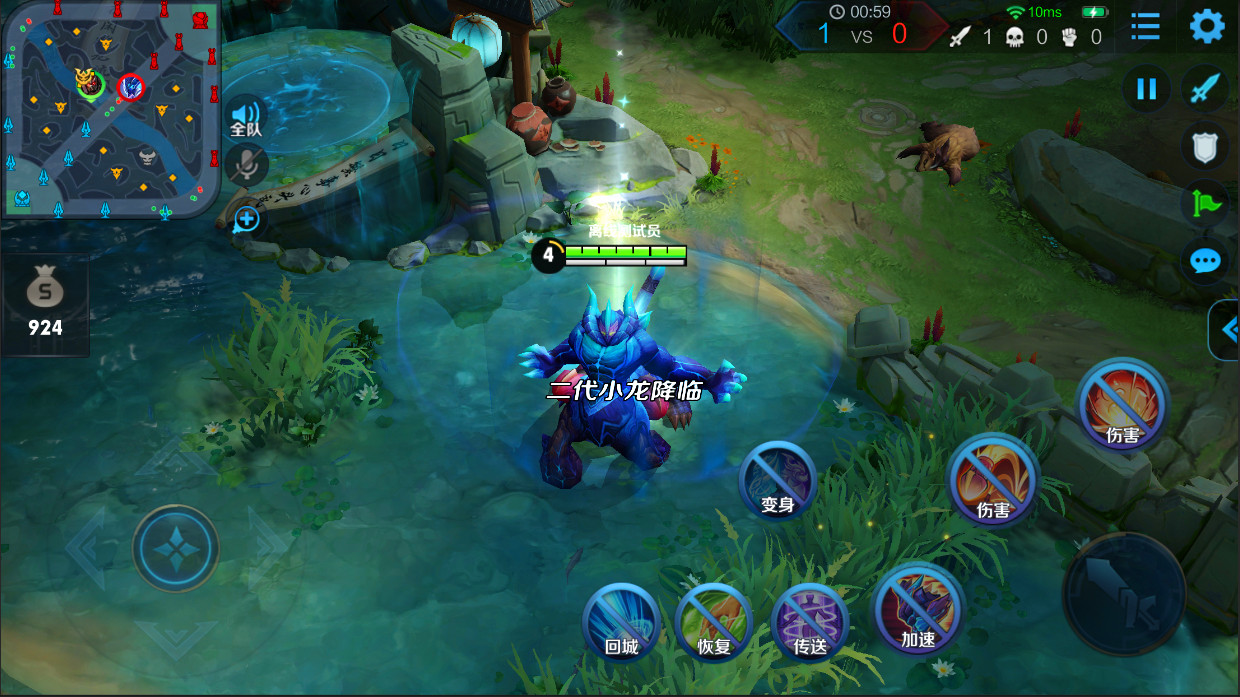Tap the virtual movement joystick

pyautogui.click(x=176, y=549)
